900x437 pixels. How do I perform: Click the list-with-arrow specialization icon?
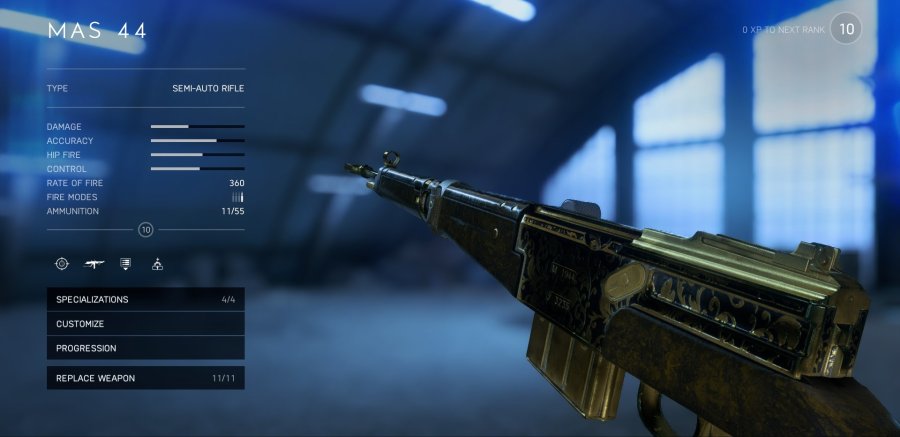(x=126, y=264)
